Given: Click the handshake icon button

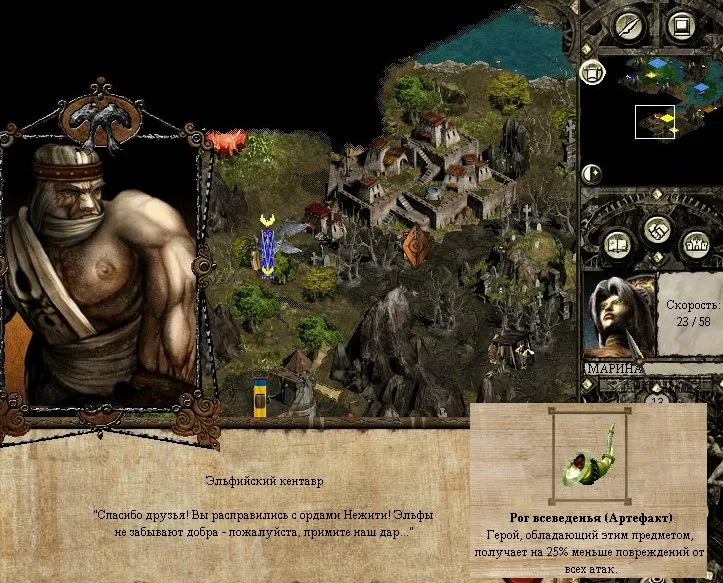Looking at the screenshot, I should pyautogui.click(x=656, y=228).
